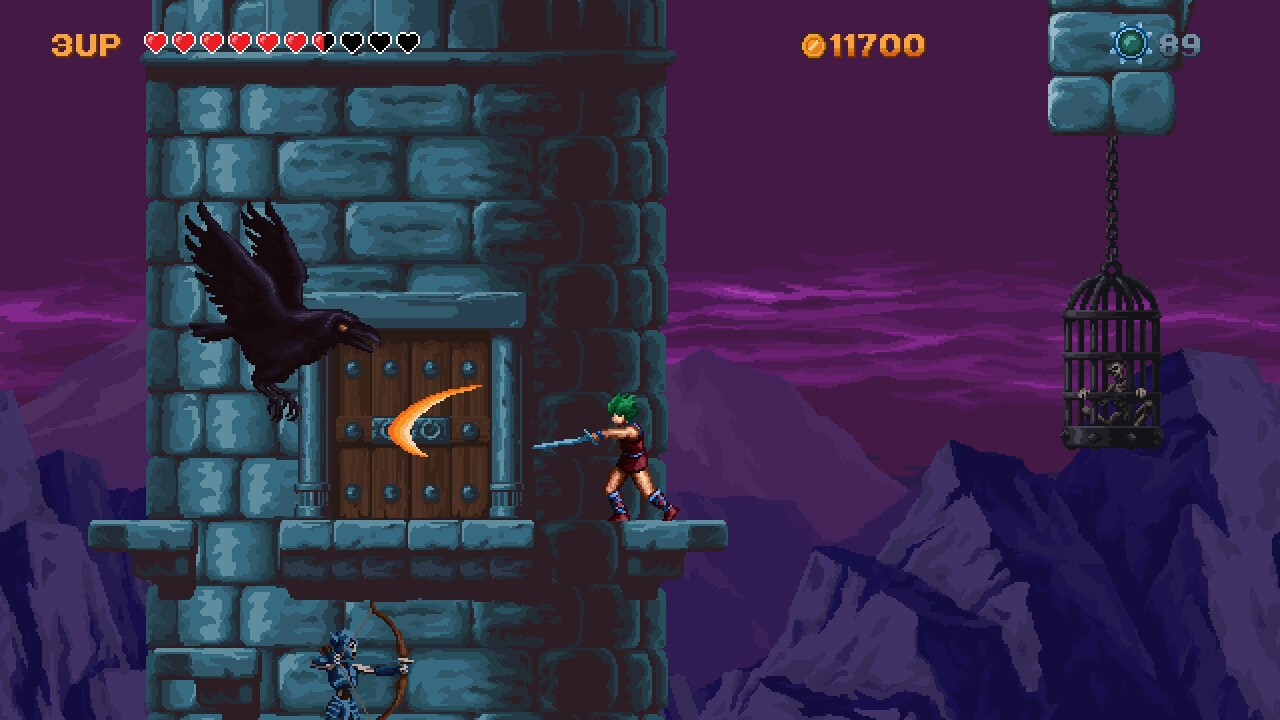Click the orange 3UP lives indicator
The height and width of the screenshot is (720, 1280).
(x=84, y=44)
